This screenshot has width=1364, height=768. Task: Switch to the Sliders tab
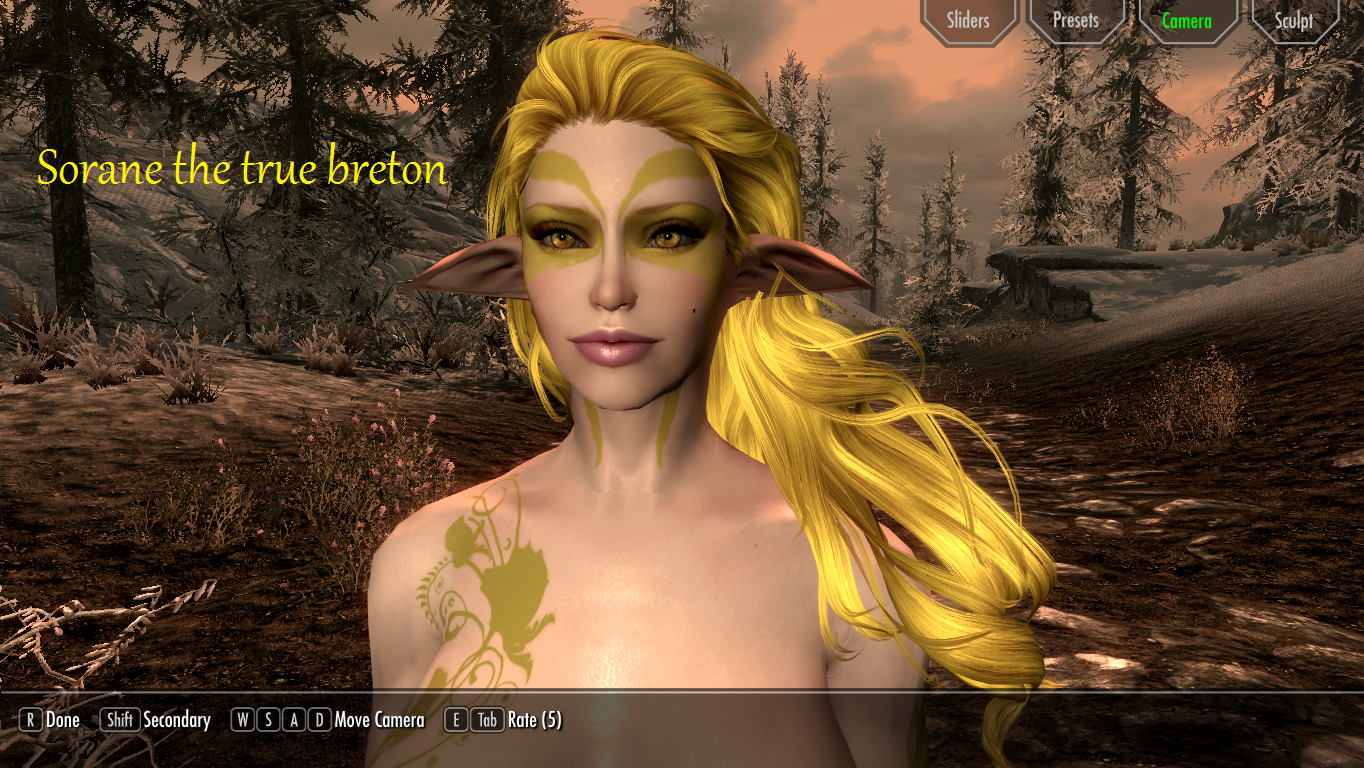coord(967,20)
